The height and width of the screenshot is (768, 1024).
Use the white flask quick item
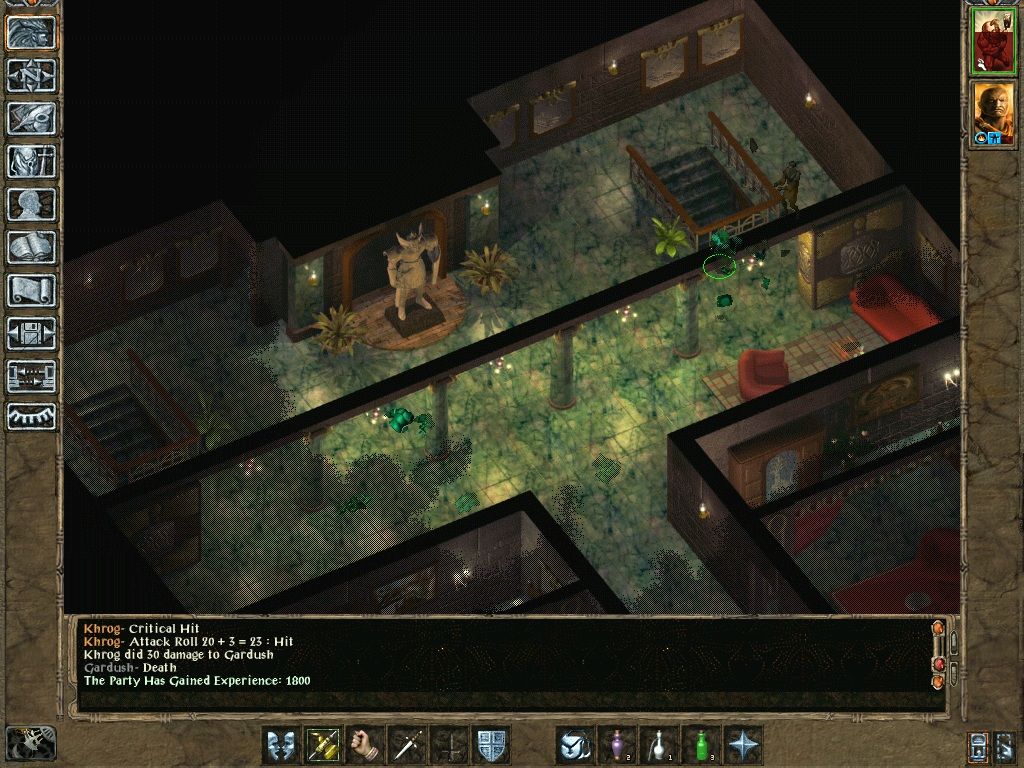[x=659, y=745]
